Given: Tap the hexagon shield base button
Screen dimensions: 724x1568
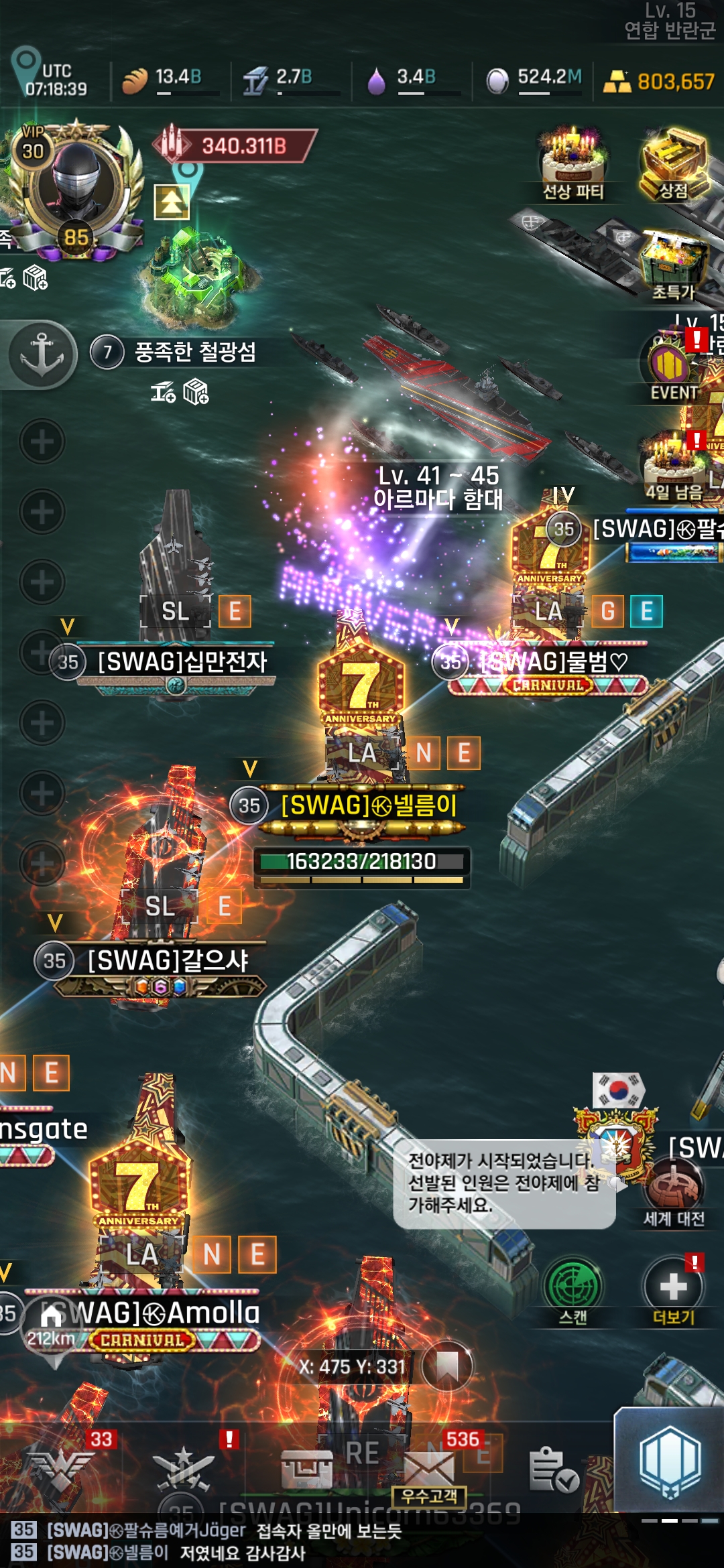Looking at the screenshot, I should tap(670, 1461).
